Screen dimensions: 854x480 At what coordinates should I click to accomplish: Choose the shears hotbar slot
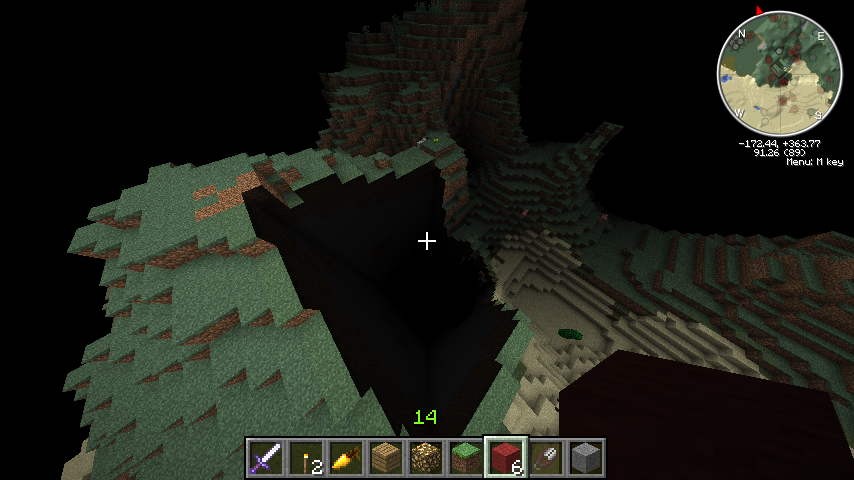coord(545,457)
